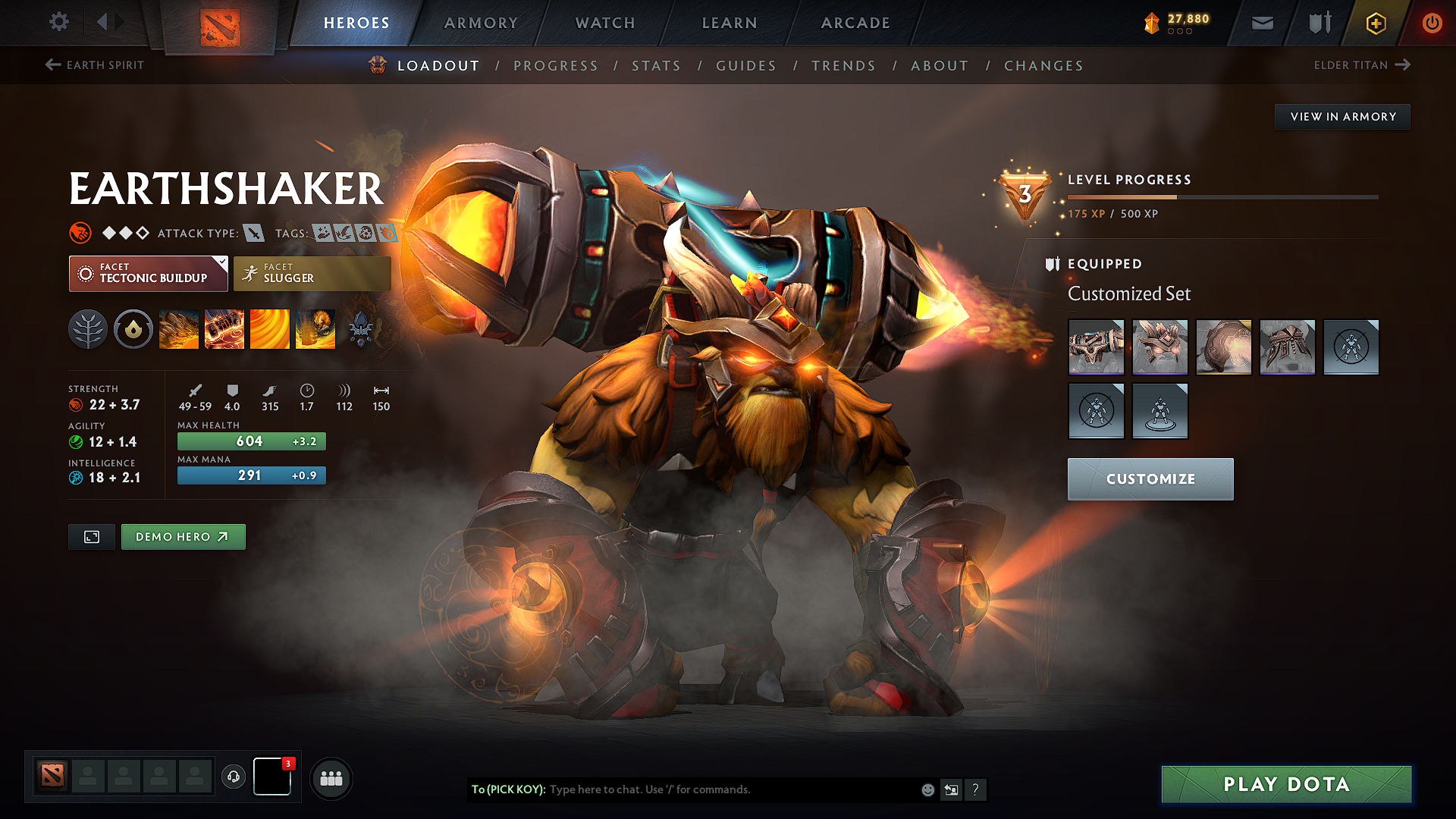Screen dimensions: 1456x819
Task: Go back to Earth Spirit hero
Action: pyautogui.click(x=94, y=65)
